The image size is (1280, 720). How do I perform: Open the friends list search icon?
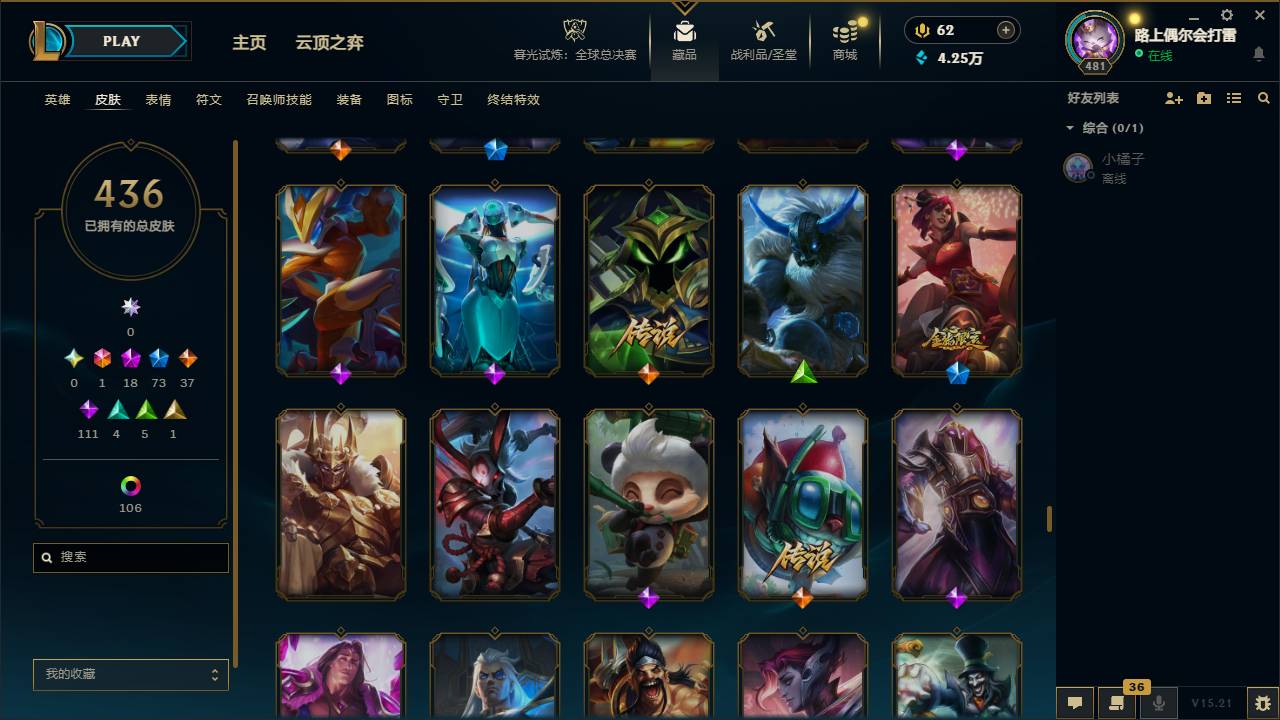pos(1263,97)
